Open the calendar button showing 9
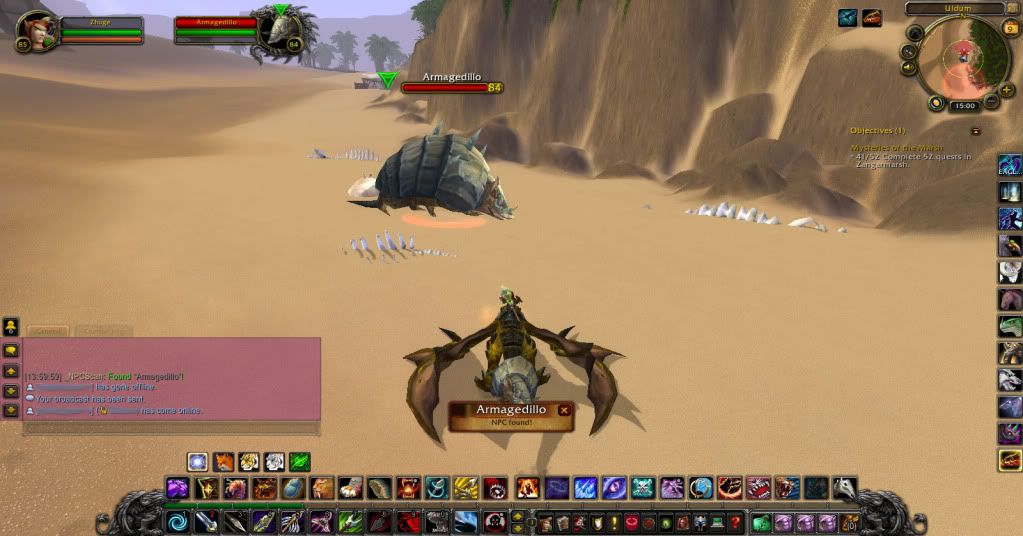 1010,29
